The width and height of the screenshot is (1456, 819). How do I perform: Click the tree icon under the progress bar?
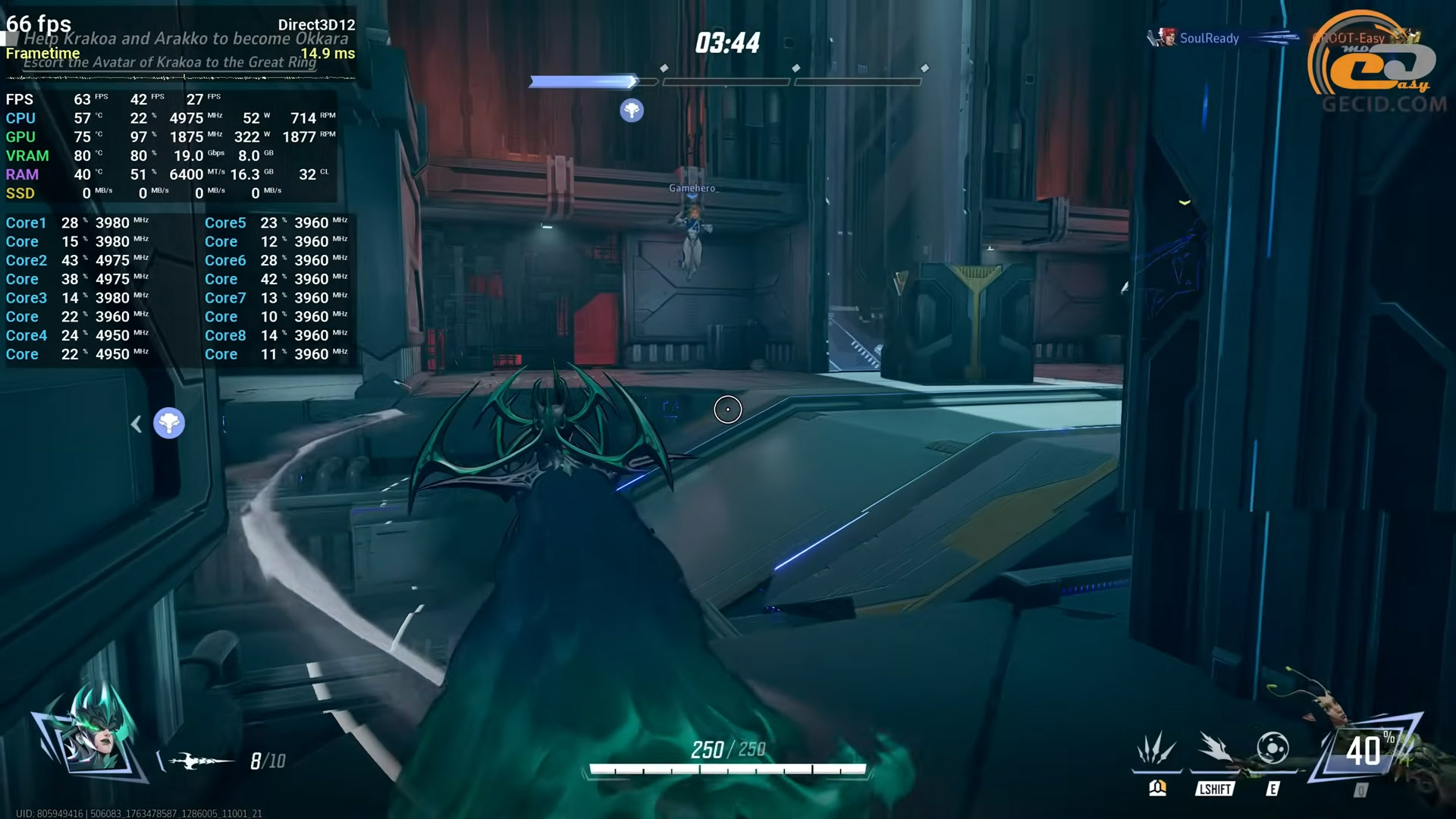click(x=632, y=111)
